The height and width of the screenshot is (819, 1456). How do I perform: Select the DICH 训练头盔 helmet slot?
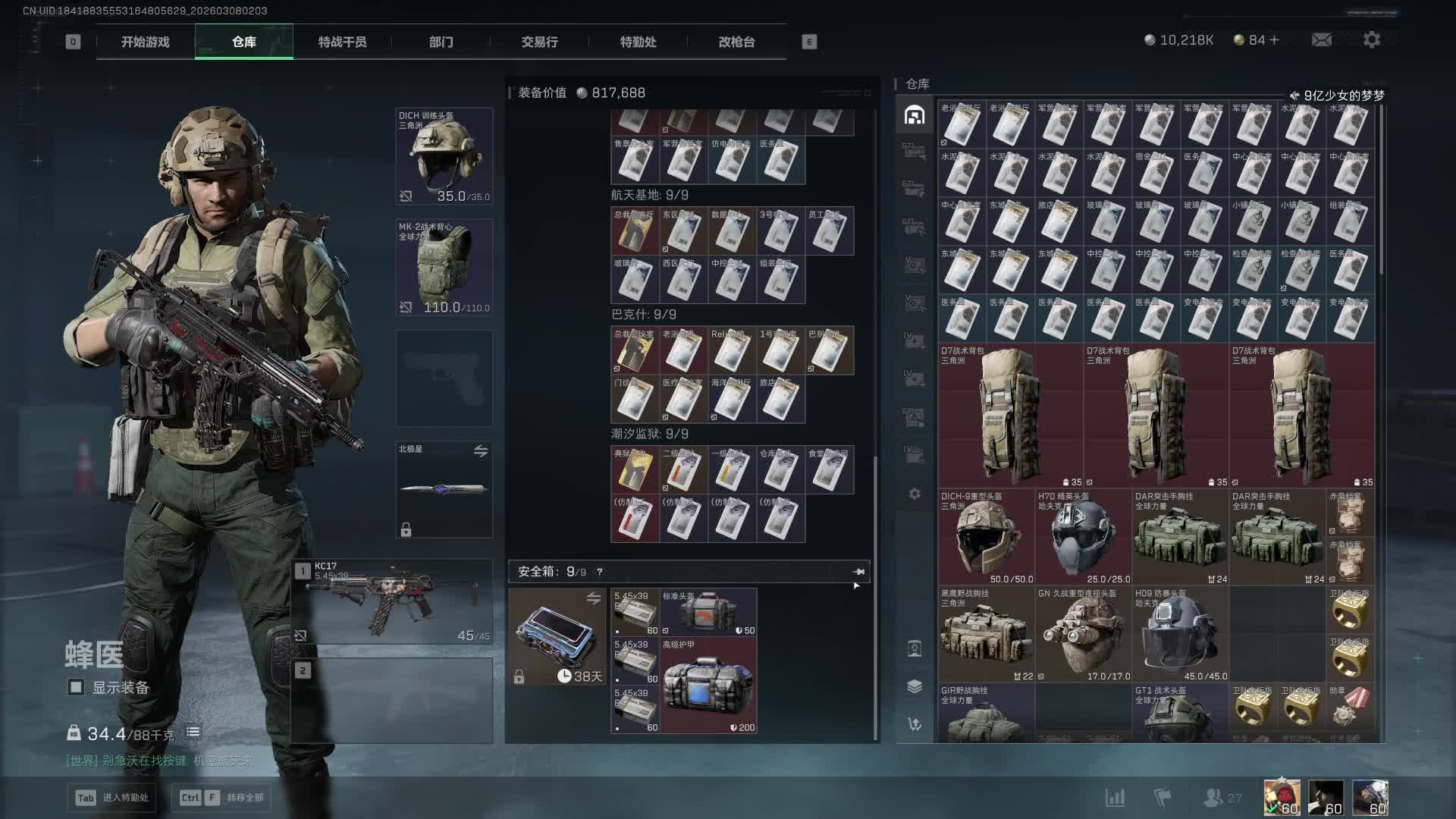point(444,156)
